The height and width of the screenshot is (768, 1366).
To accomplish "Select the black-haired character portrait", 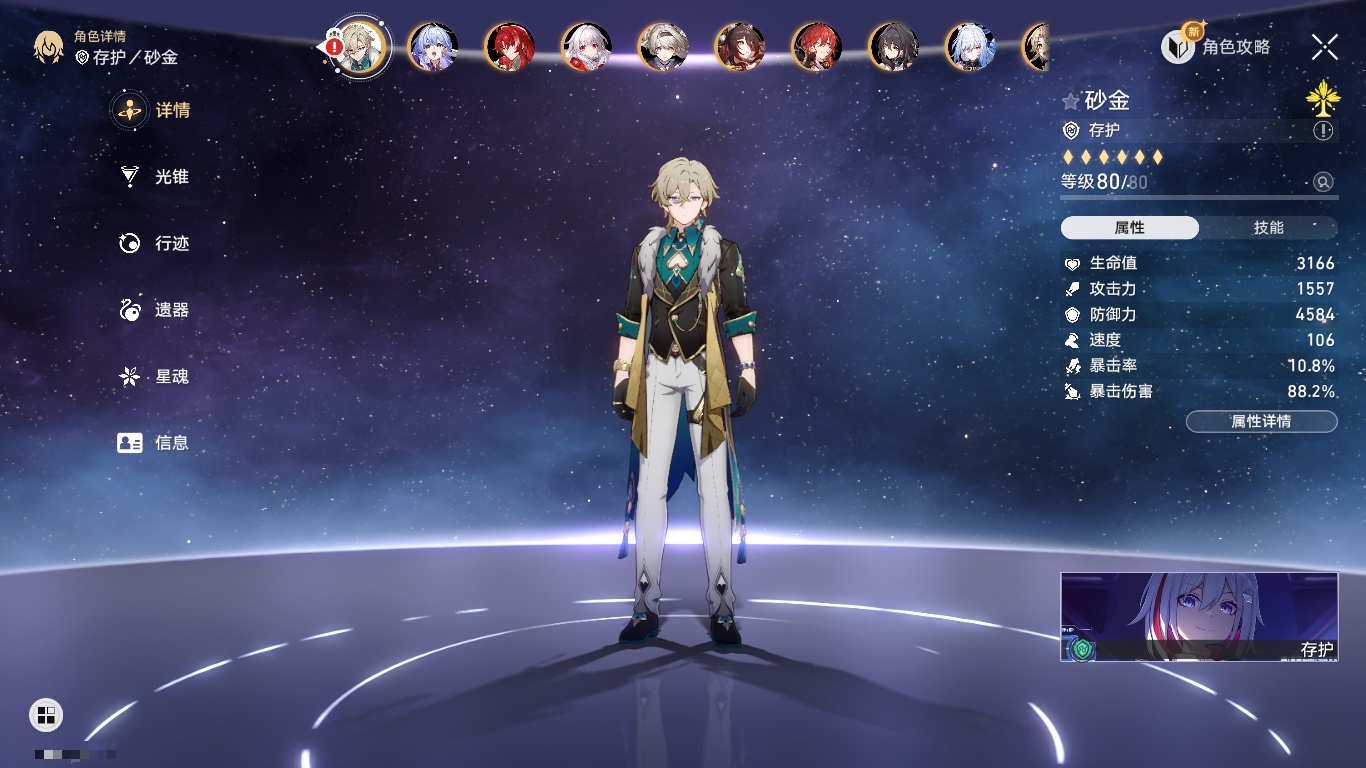I will point(893,47).
